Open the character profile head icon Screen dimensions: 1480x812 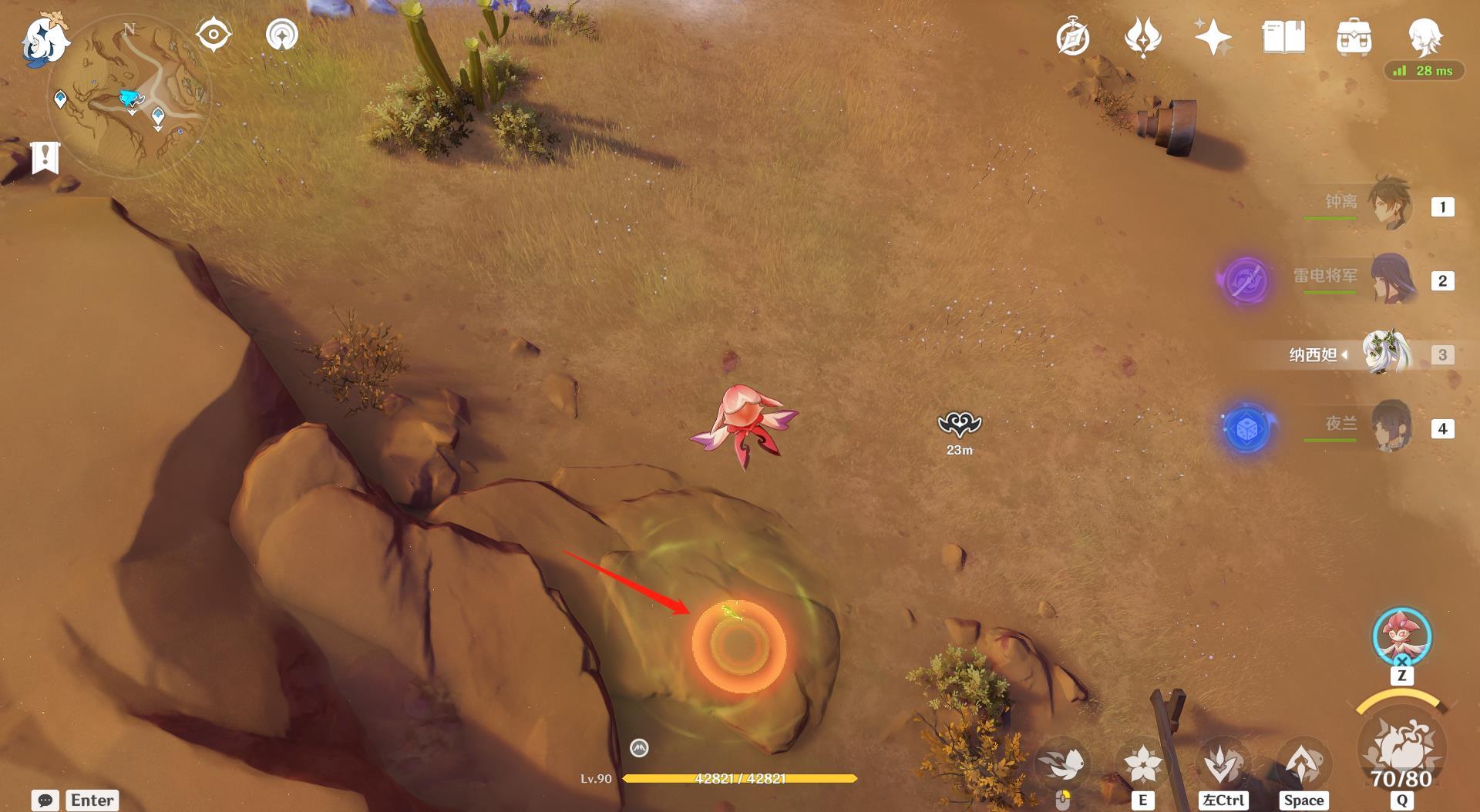(1424, 35)
